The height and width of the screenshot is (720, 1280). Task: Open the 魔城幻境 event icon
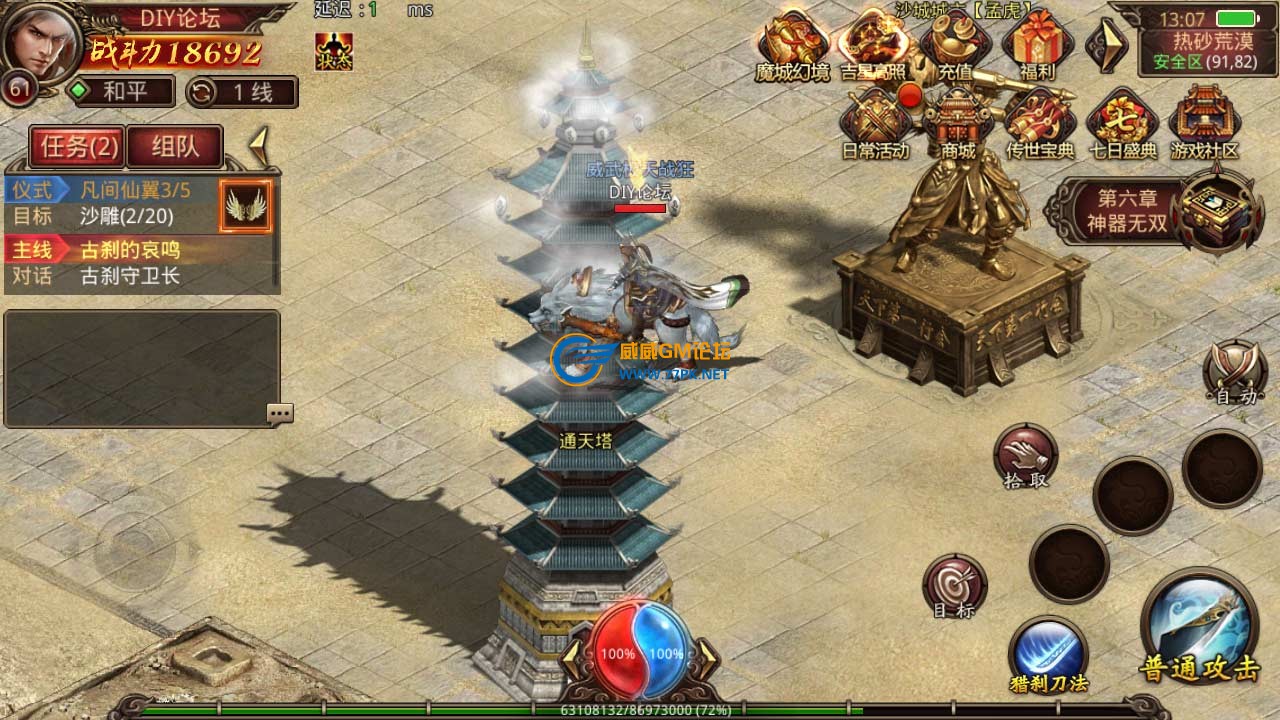coord(792,45)
